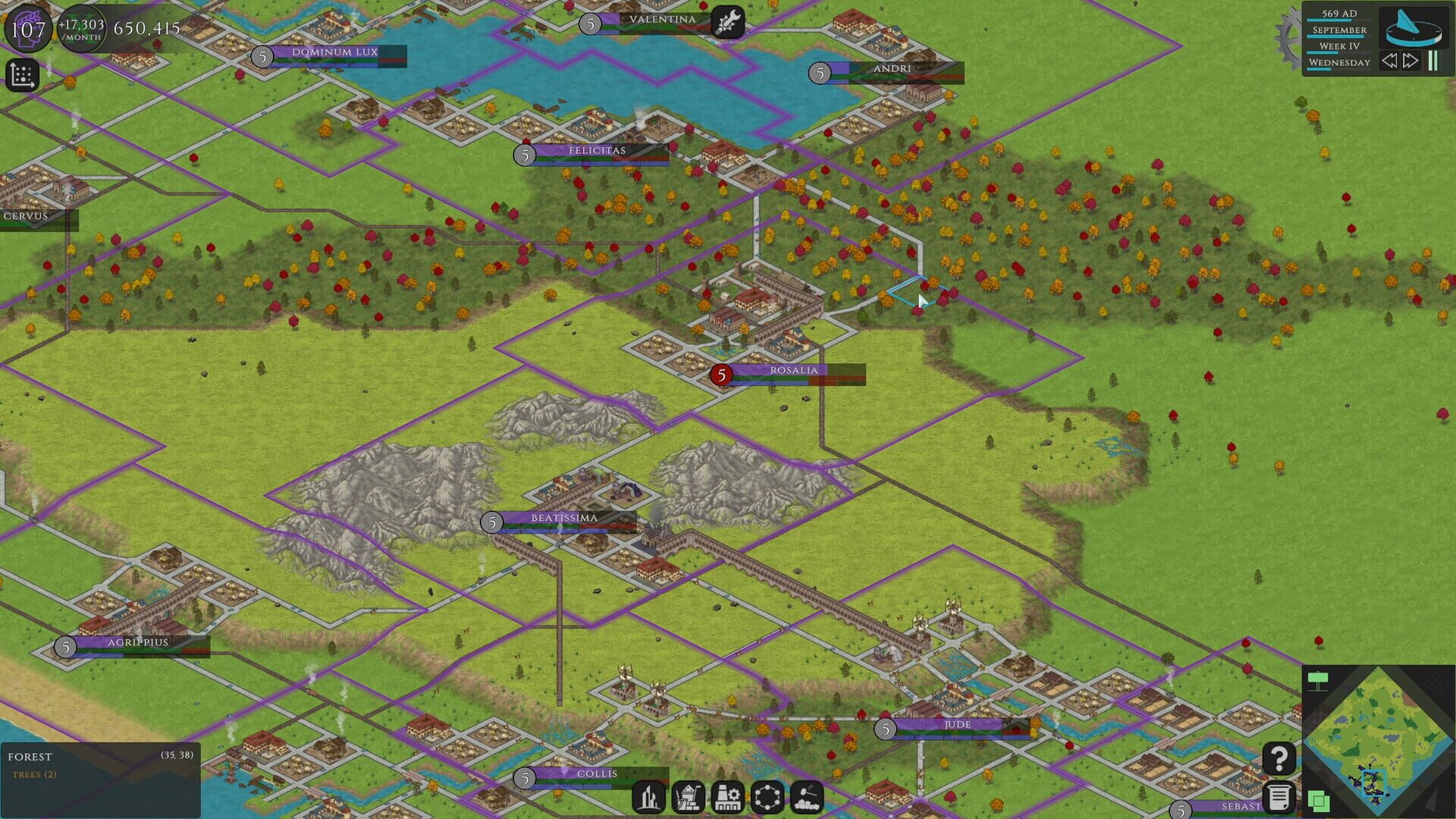Open the factory industry panel
The height and width of the screenshot is (819, 1456).
(729, 797)
